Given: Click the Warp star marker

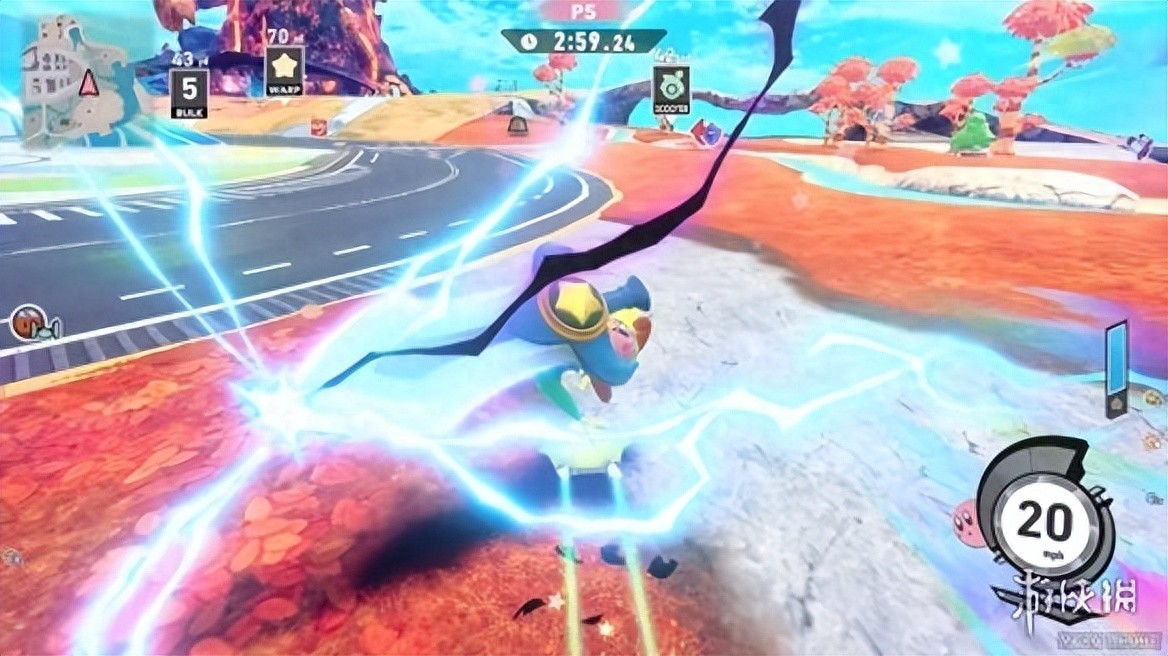Looking at the screenshot, I should coord(283,70).
